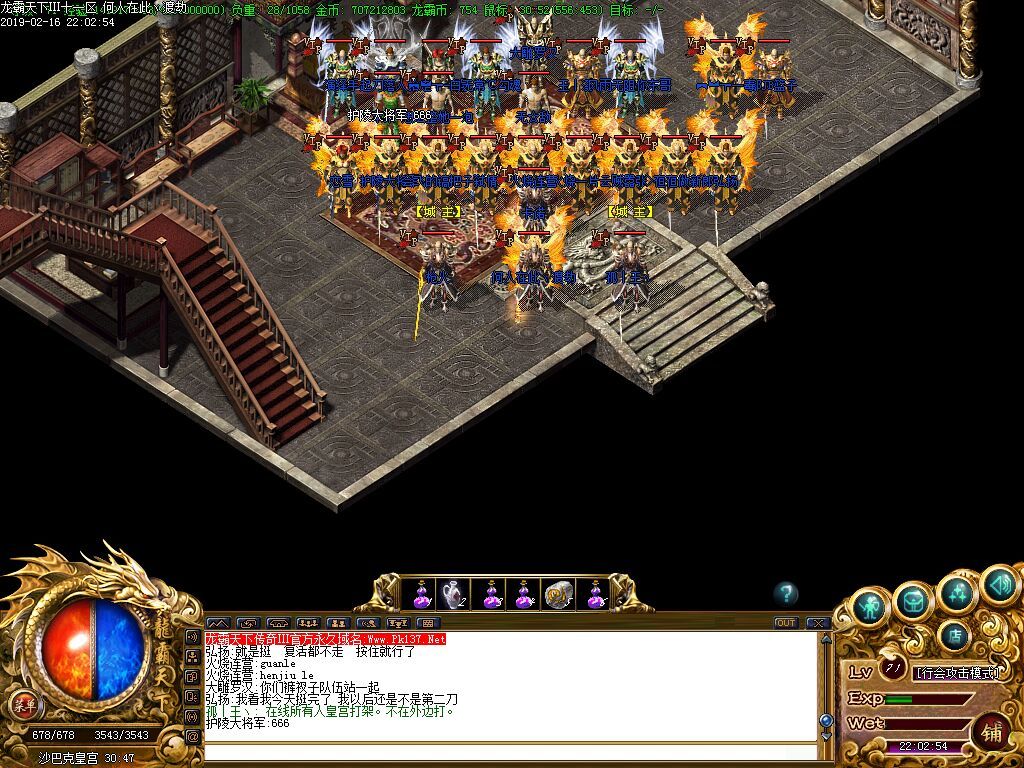Close the chat panel with the X button

click(x=818, y=623)
